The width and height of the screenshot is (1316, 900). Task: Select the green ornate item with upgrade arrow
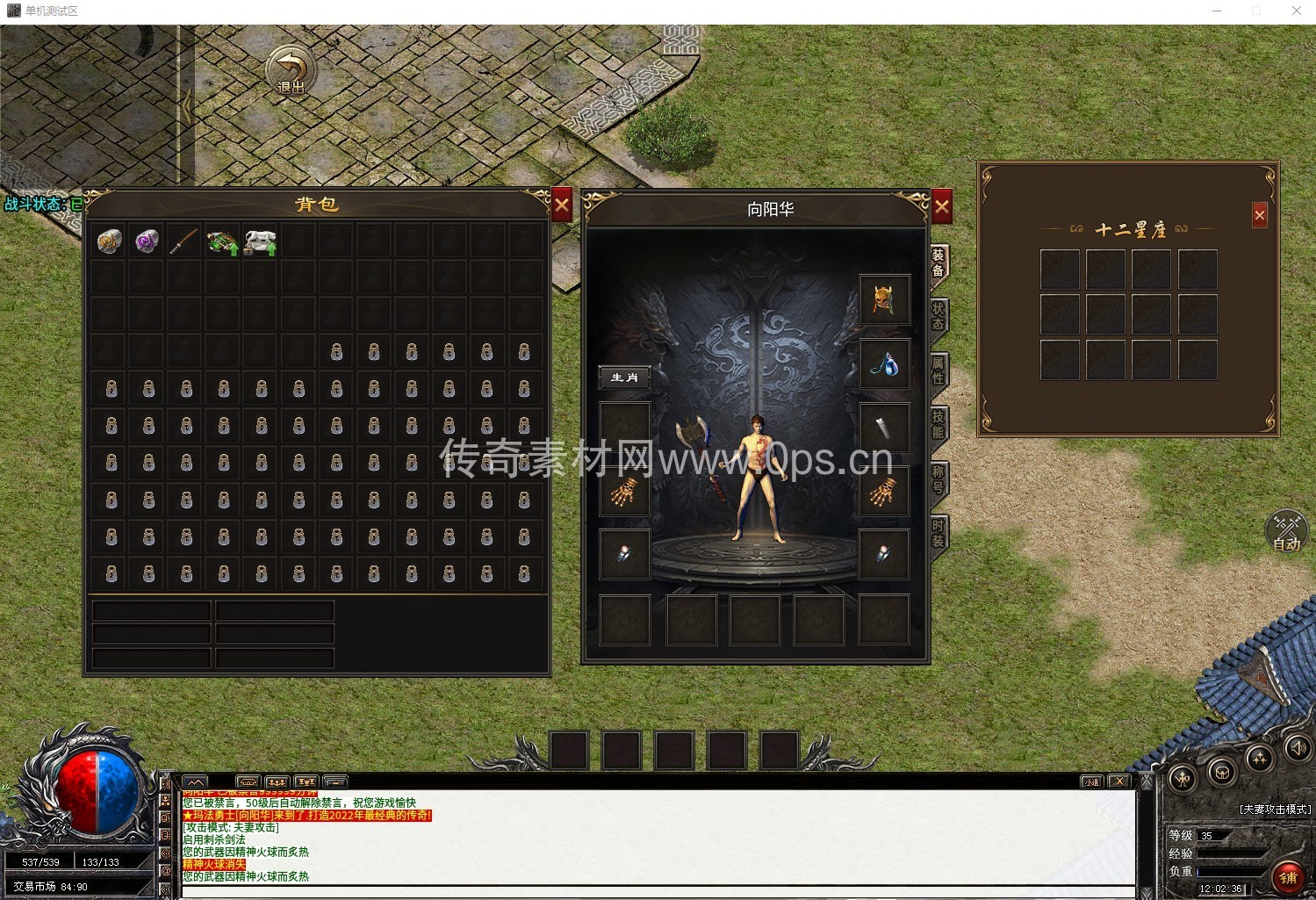coord(223,241)
